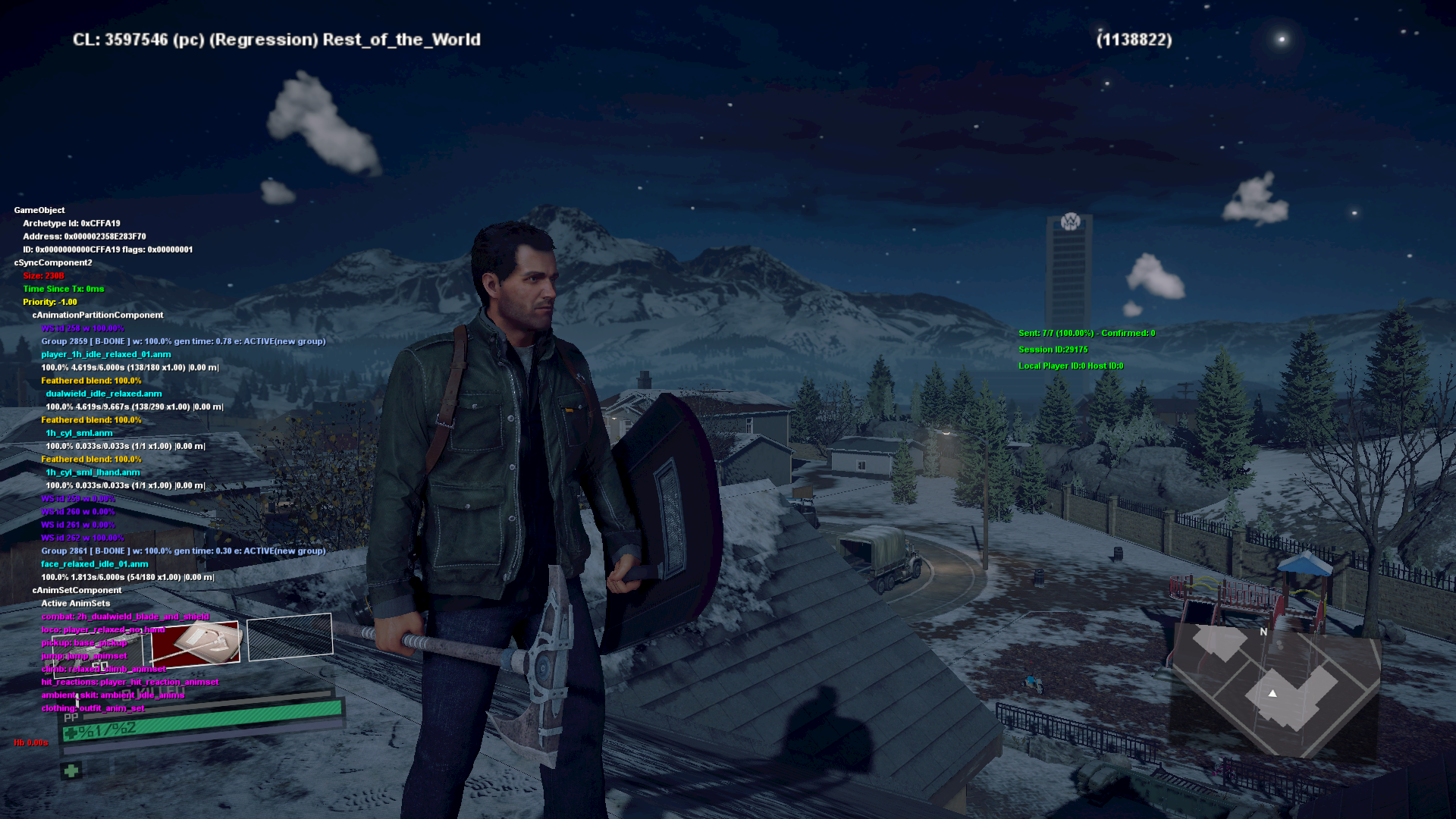The height and width of the screenshot is (819, 1456).
Task: Collapse the cAnimSetComponent tree entry
Action: pyautogui.click(x=76, y=589)
